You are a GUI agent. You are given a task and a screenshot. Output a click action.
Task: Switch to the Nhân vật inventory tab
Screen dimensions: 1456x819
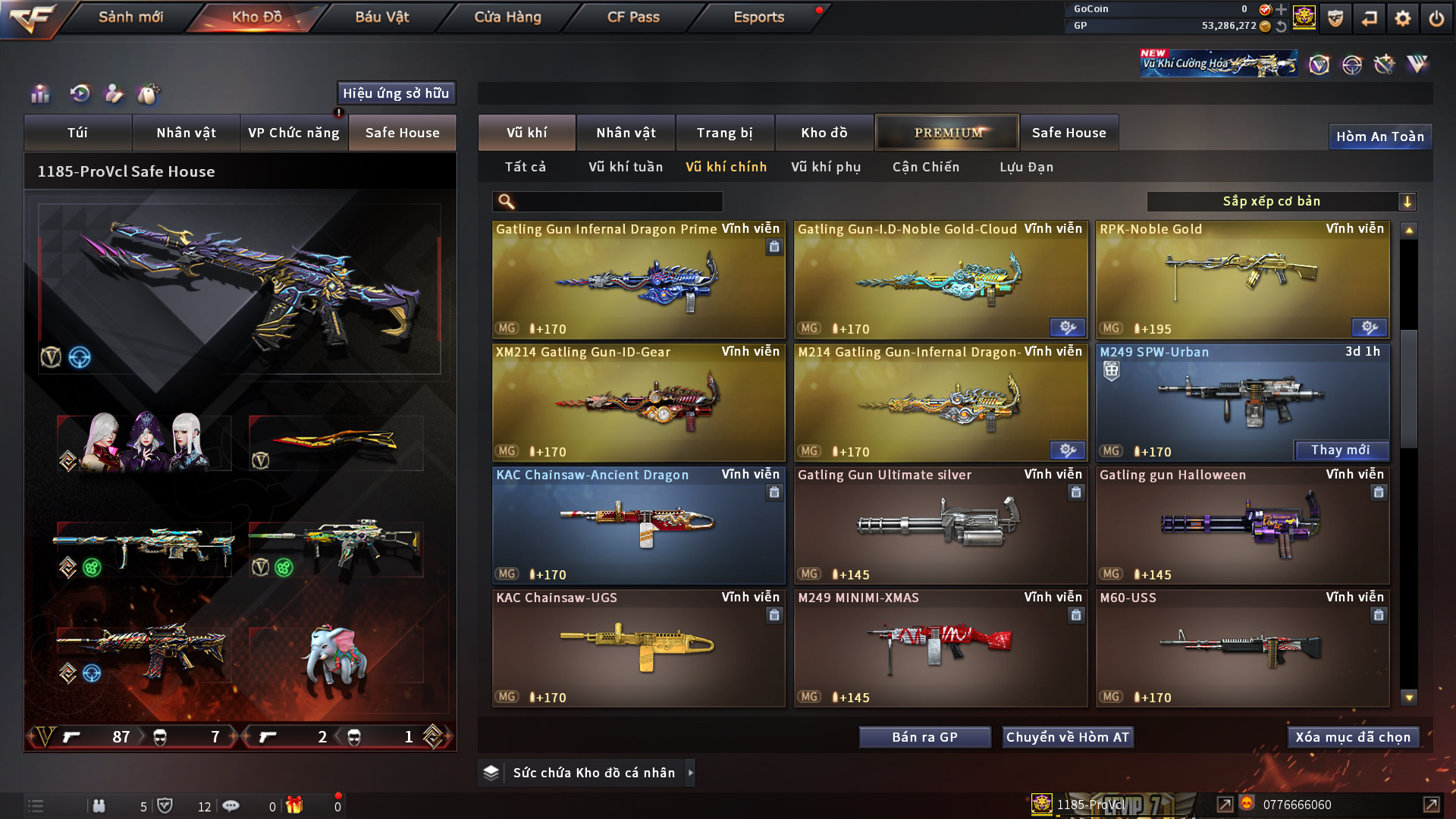(626, 133)
